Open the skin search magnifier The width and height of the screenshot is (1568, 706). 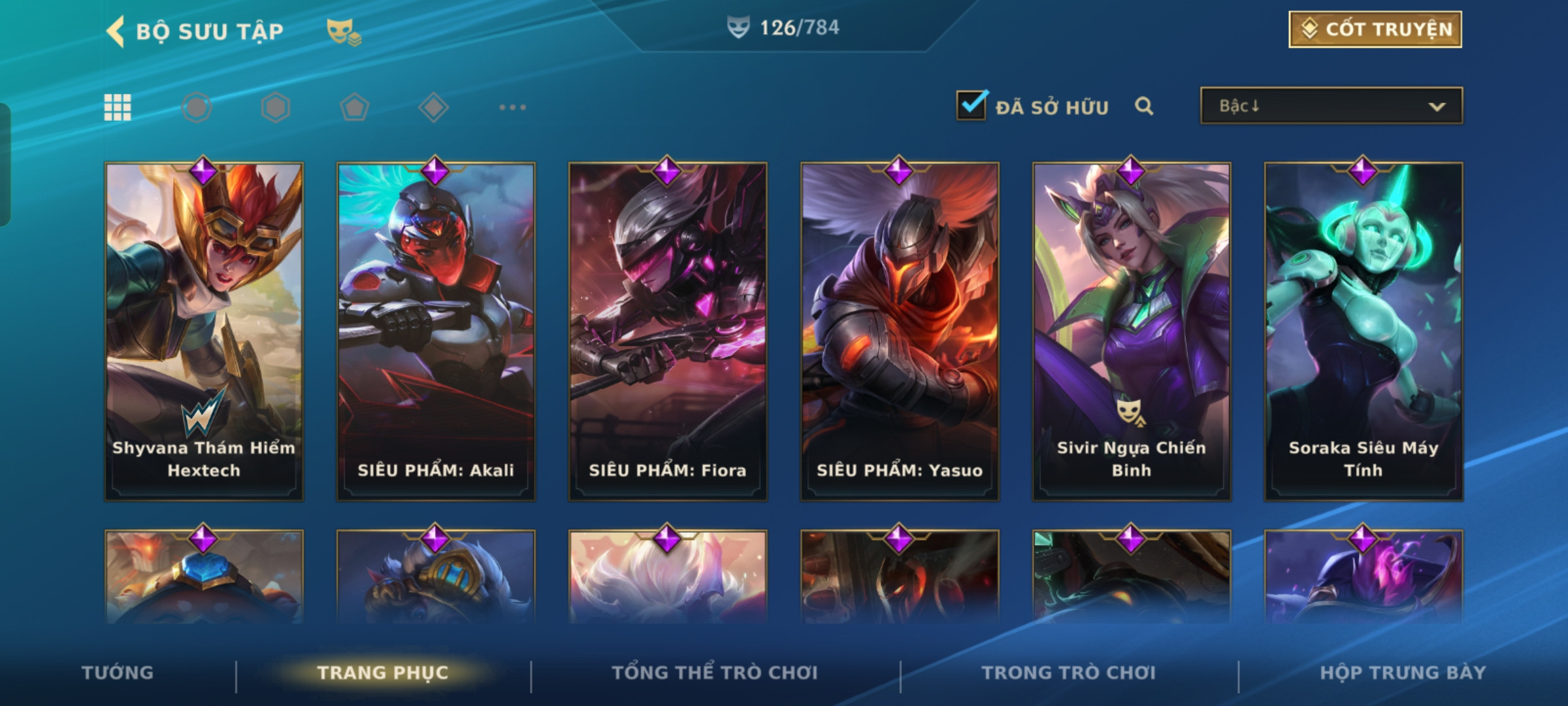tap(1143, 106)
